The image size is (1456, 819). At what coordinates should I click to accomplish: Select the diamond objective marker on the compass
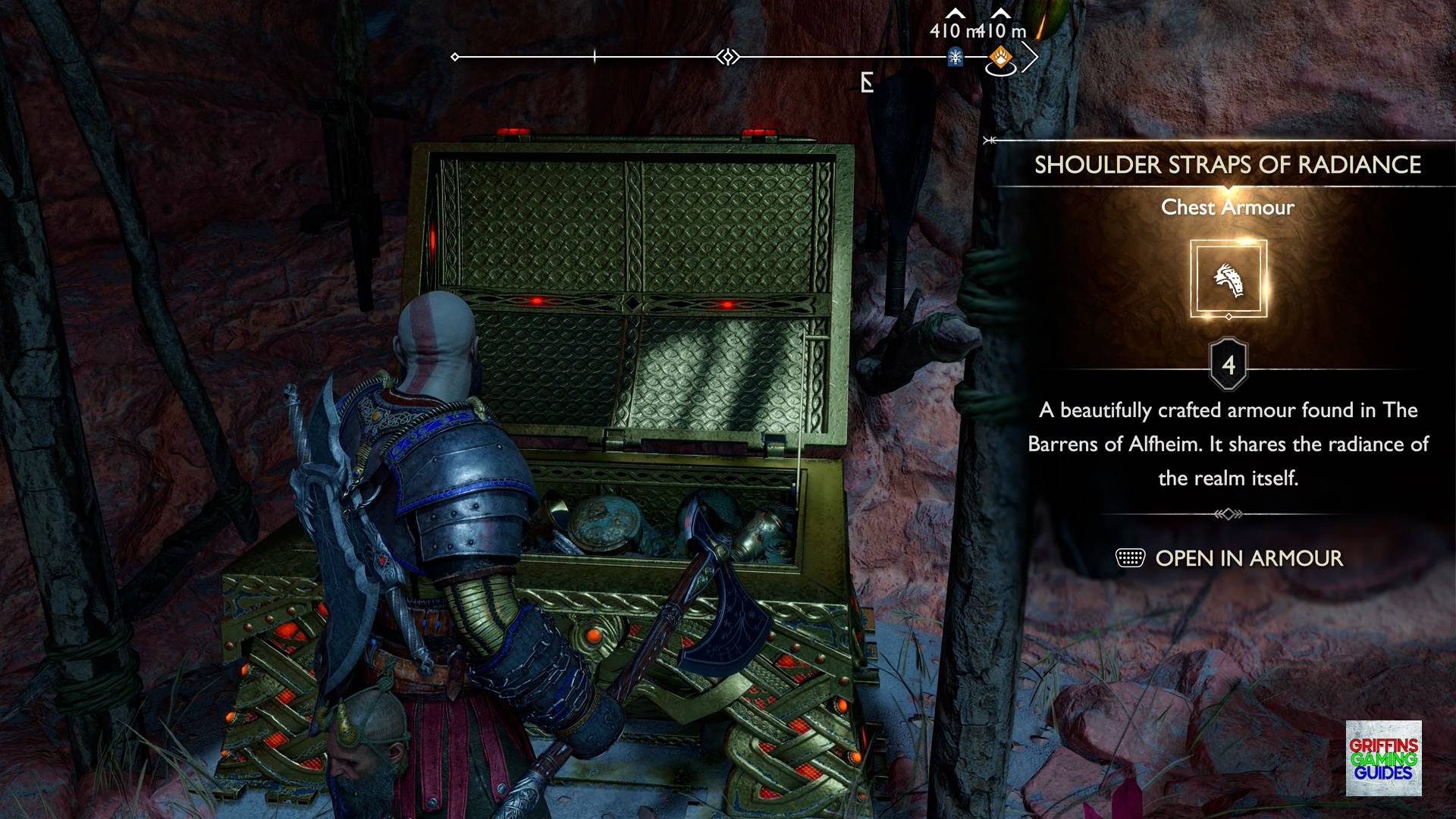(x=728, y=55)
